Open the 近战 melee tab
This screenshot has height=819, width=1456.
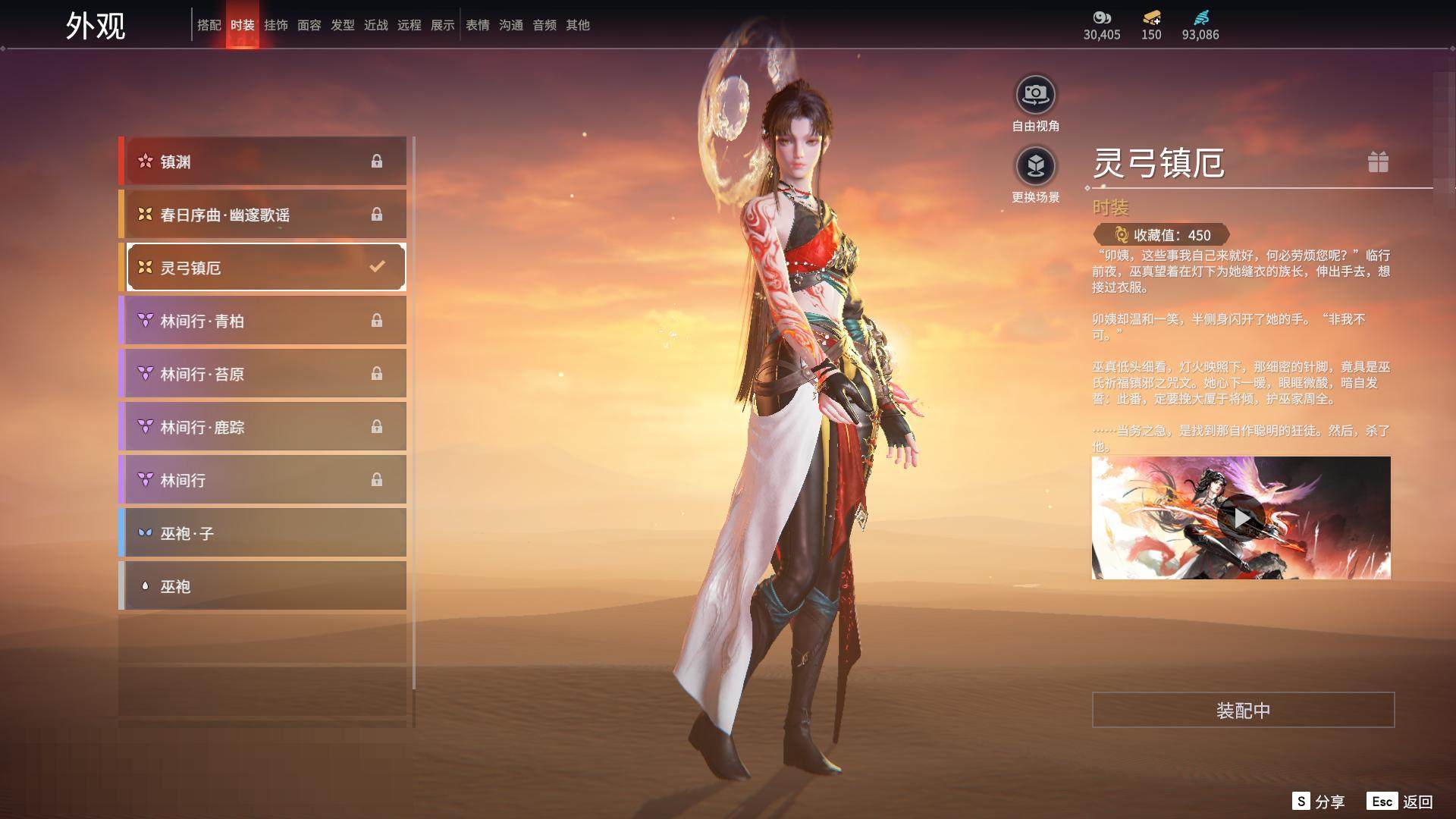[375, 25]
